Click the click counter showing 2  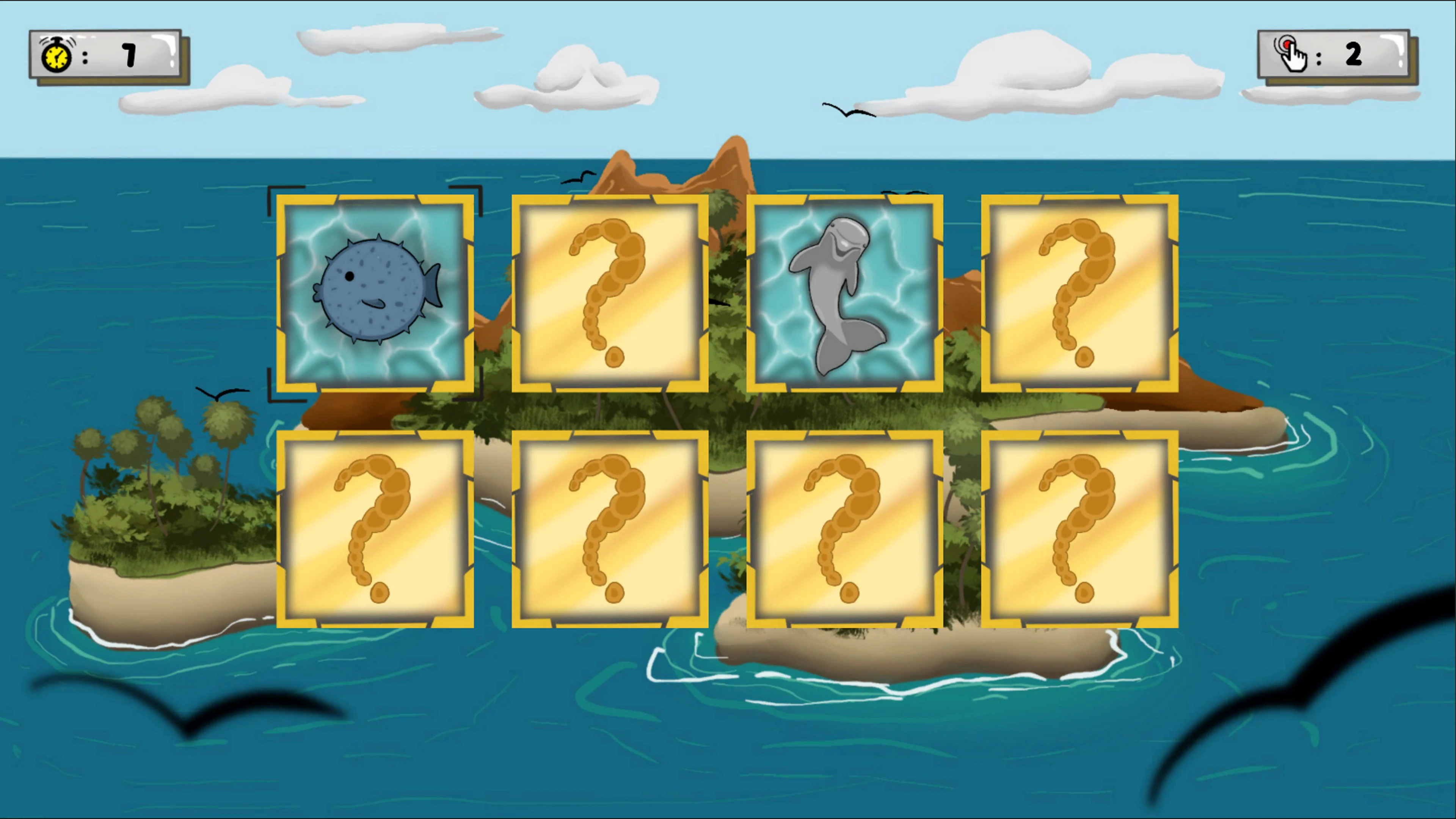(x=1354, y=54)
